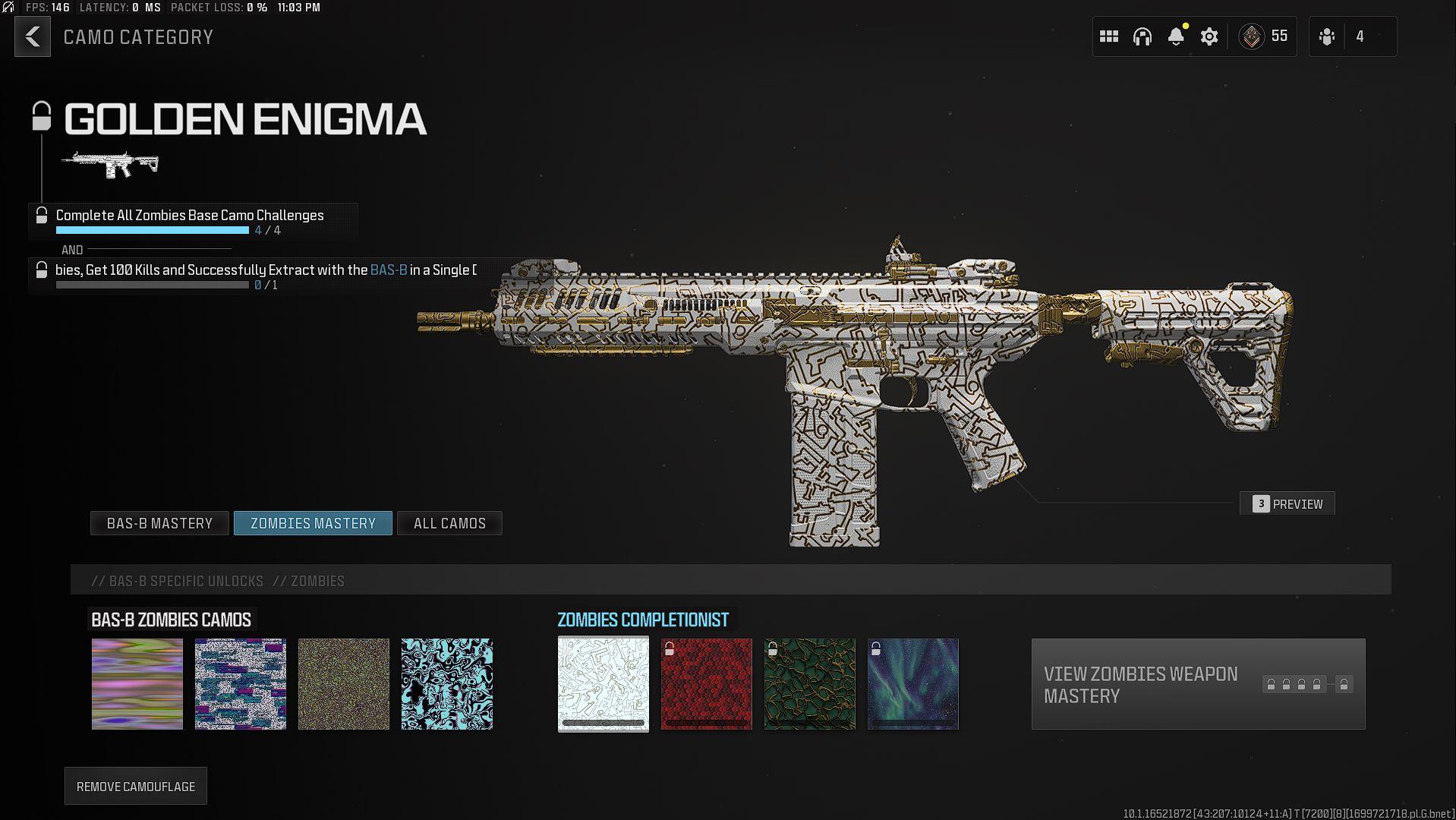Select the headset audio channels icon
Image resolution: width=1456 pixels, height=820 pixels.
(1142, 36)
